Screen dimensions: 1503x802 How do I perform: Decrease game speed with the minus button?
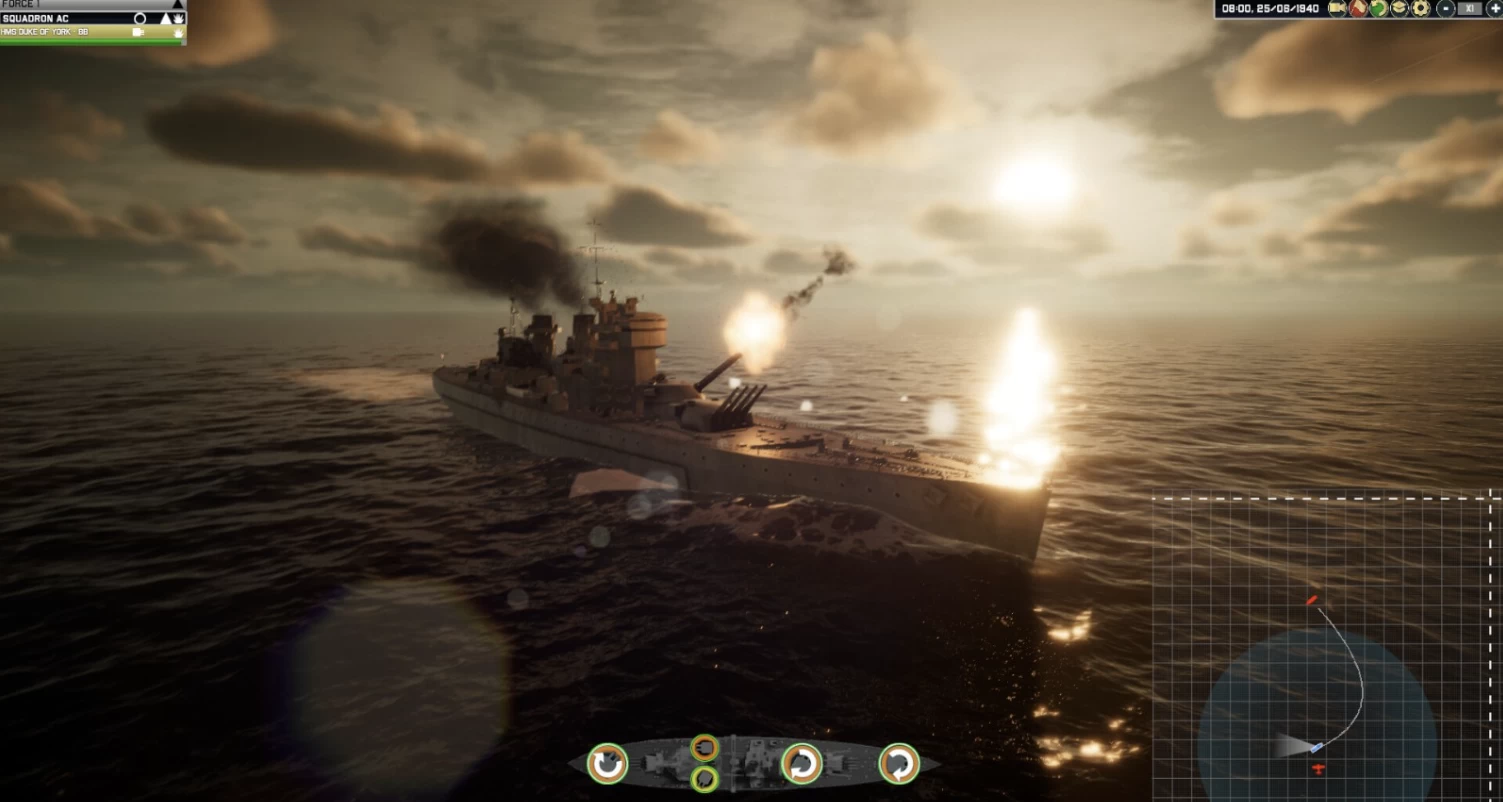[1446, 9]
